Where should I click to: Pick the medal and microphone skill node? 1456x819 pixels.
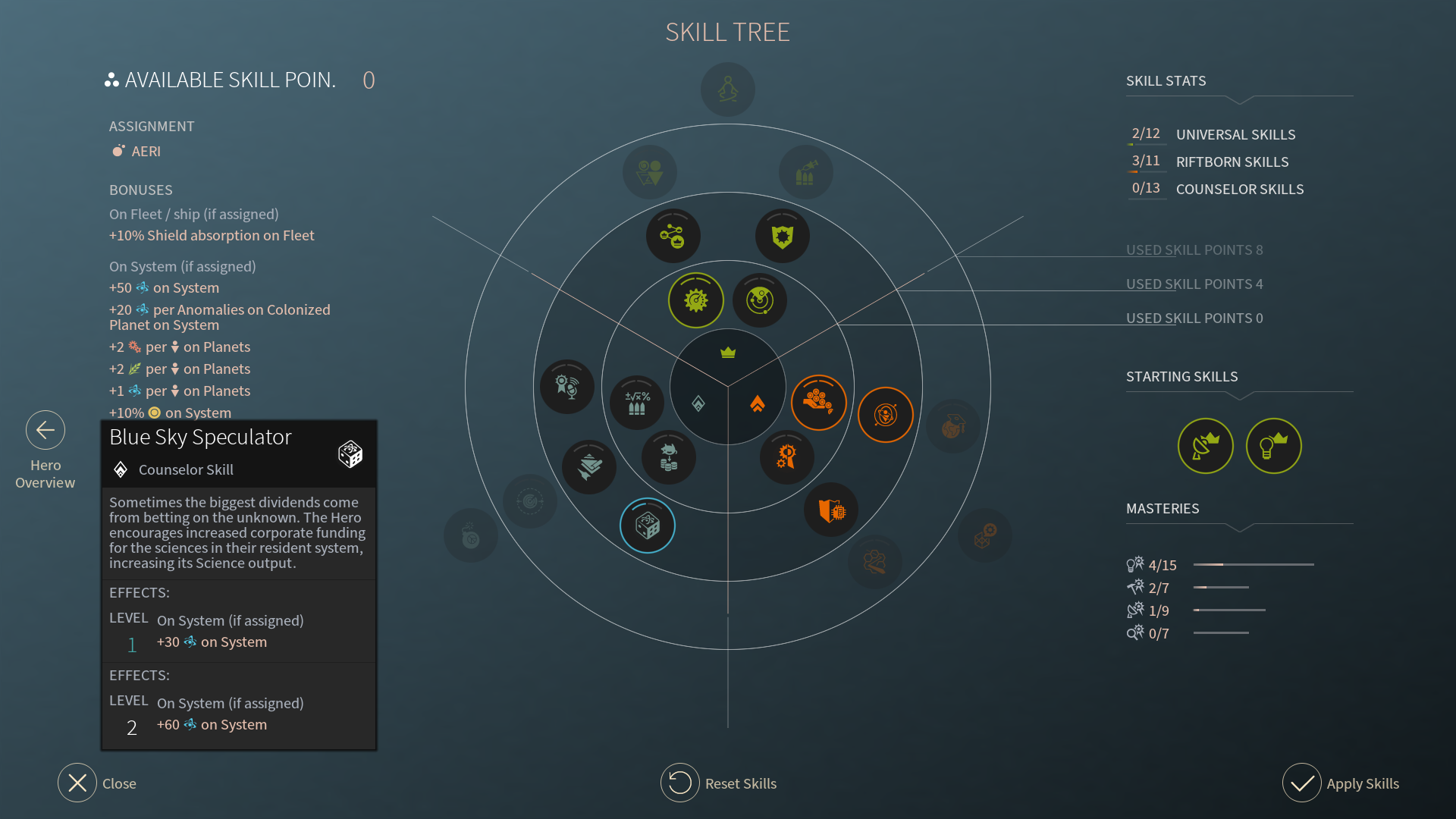567,387
